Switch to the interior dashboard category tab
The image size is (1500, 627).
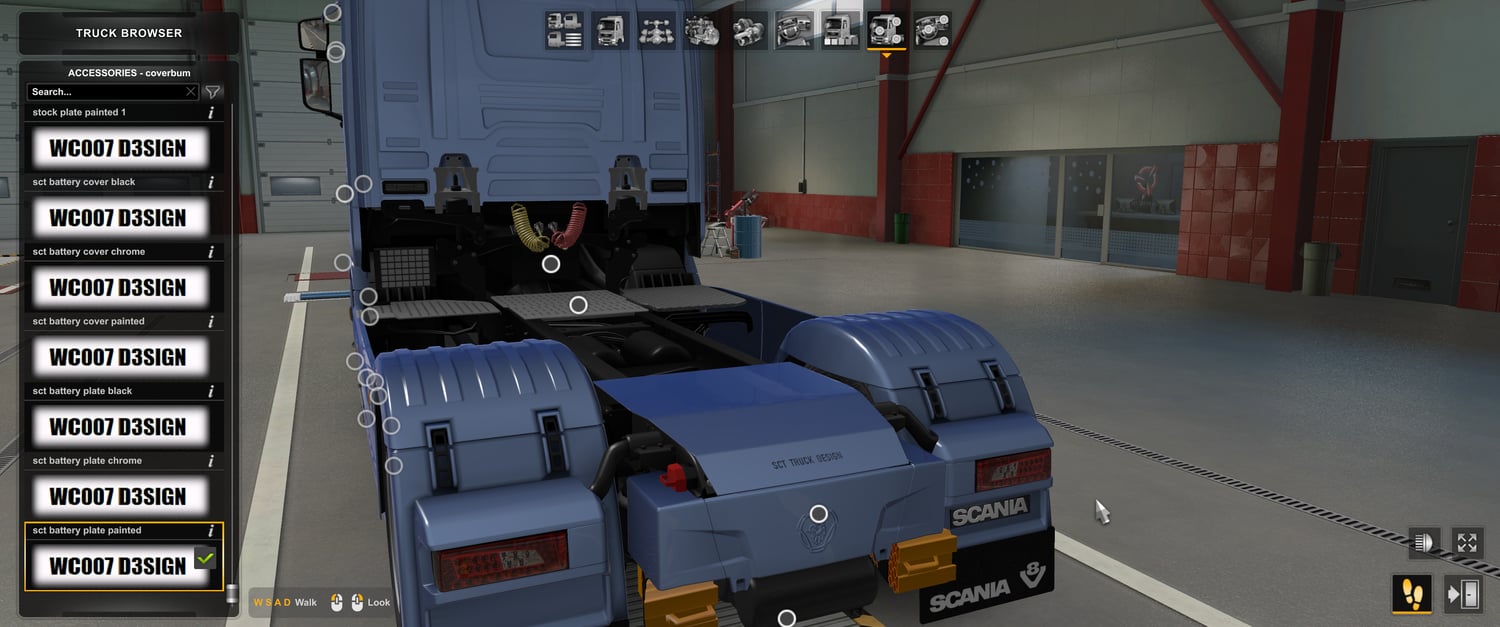pos(794,31)
